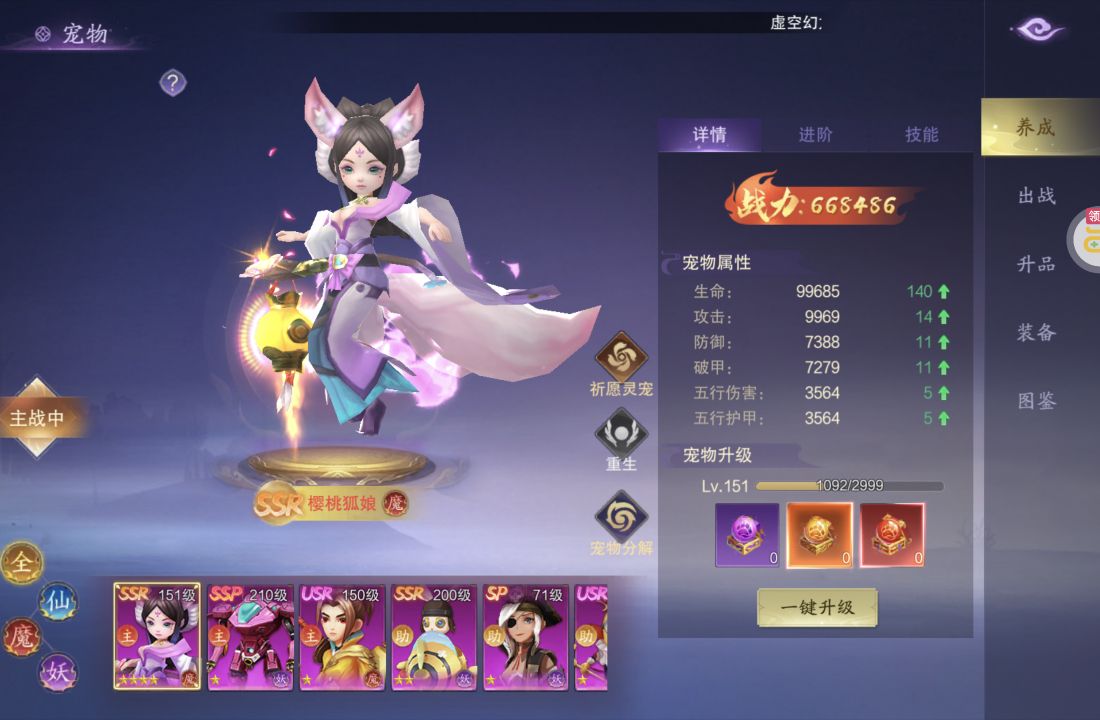Switch to the 进阶 tab
Screen dimensions: 1100x720
pos(815,135)
